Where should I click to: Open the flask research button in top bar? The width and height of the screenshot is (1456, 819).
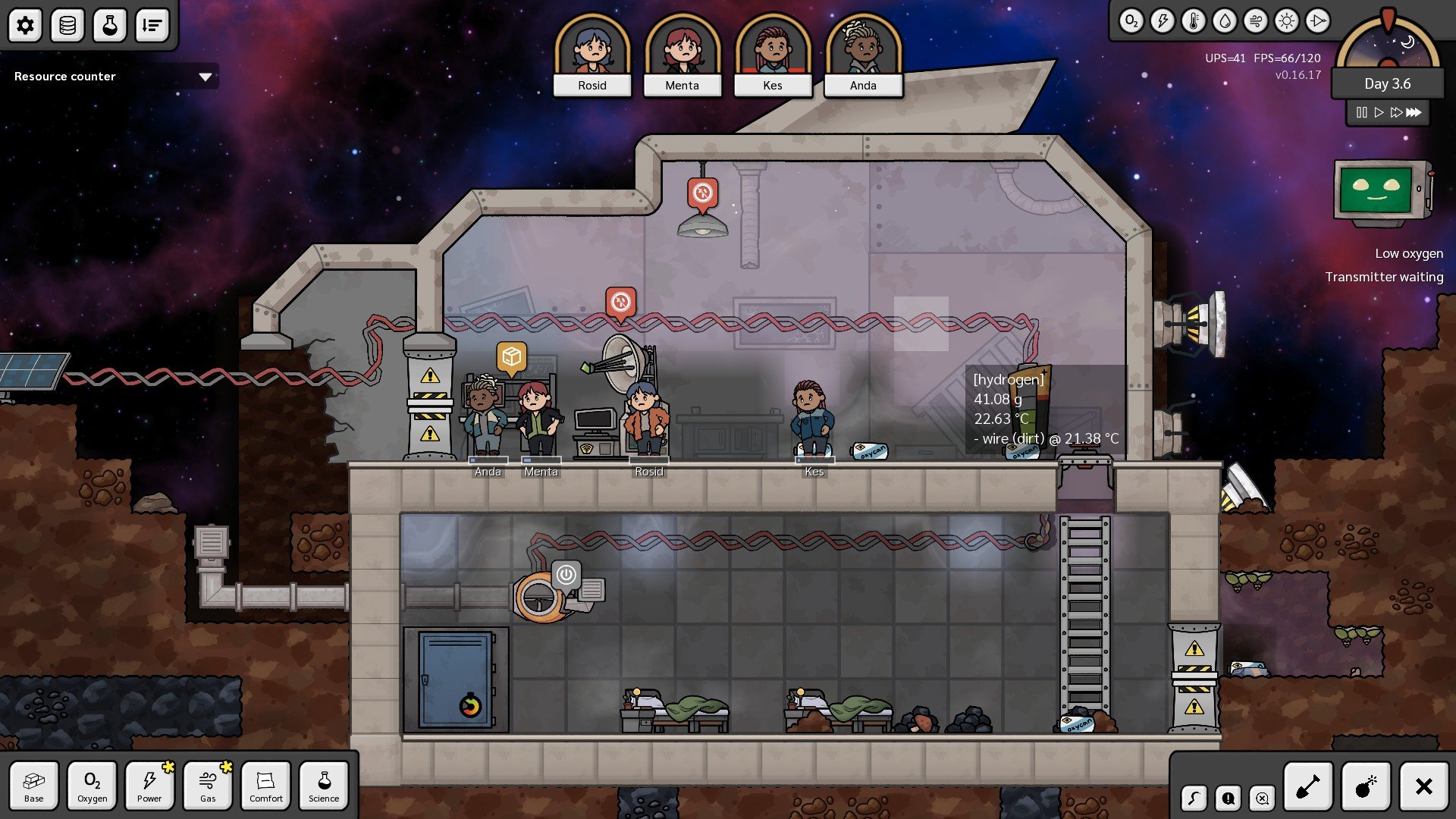pos(110,26)
